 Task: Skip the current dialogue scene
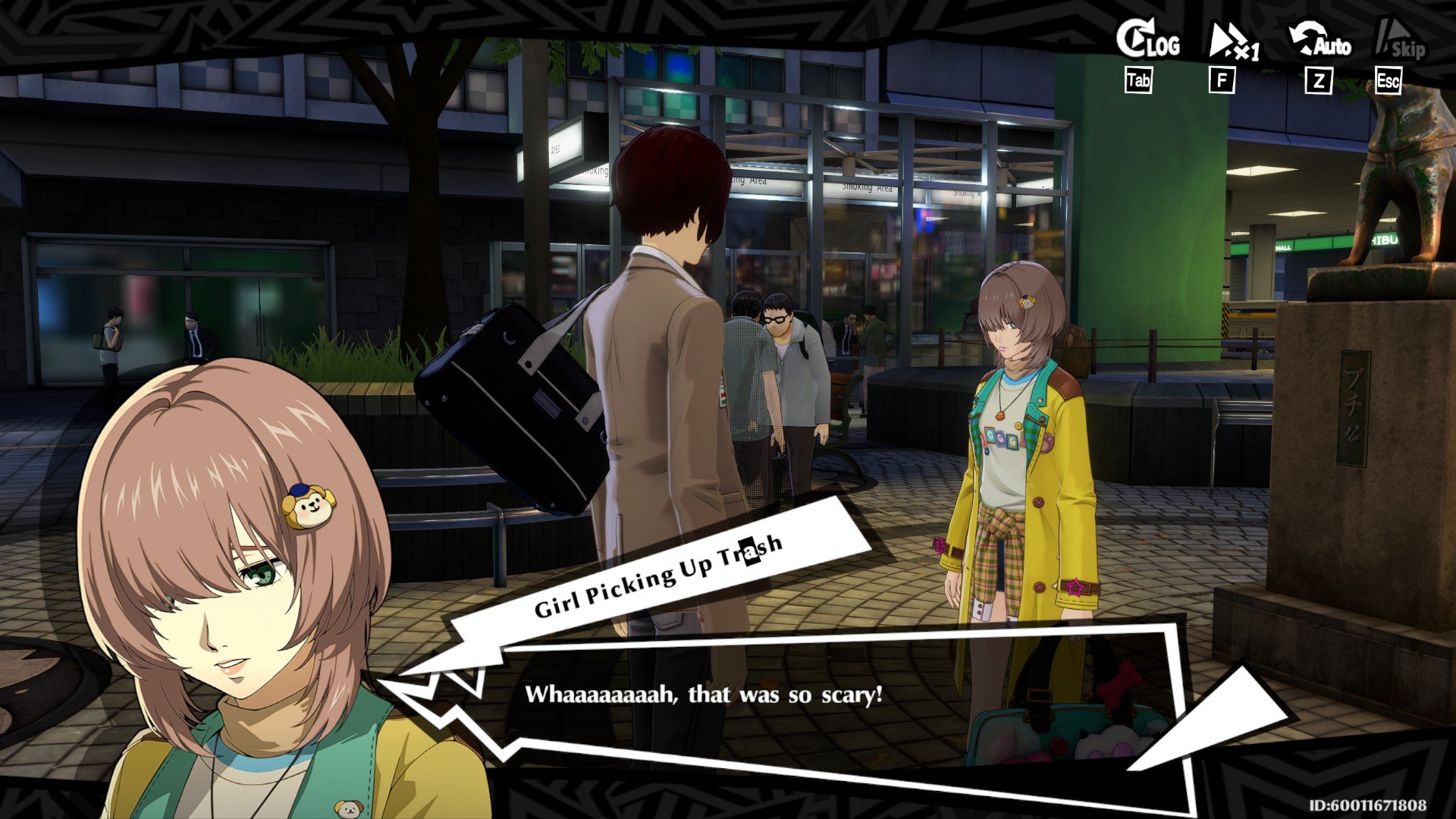tap(1400, 42)
